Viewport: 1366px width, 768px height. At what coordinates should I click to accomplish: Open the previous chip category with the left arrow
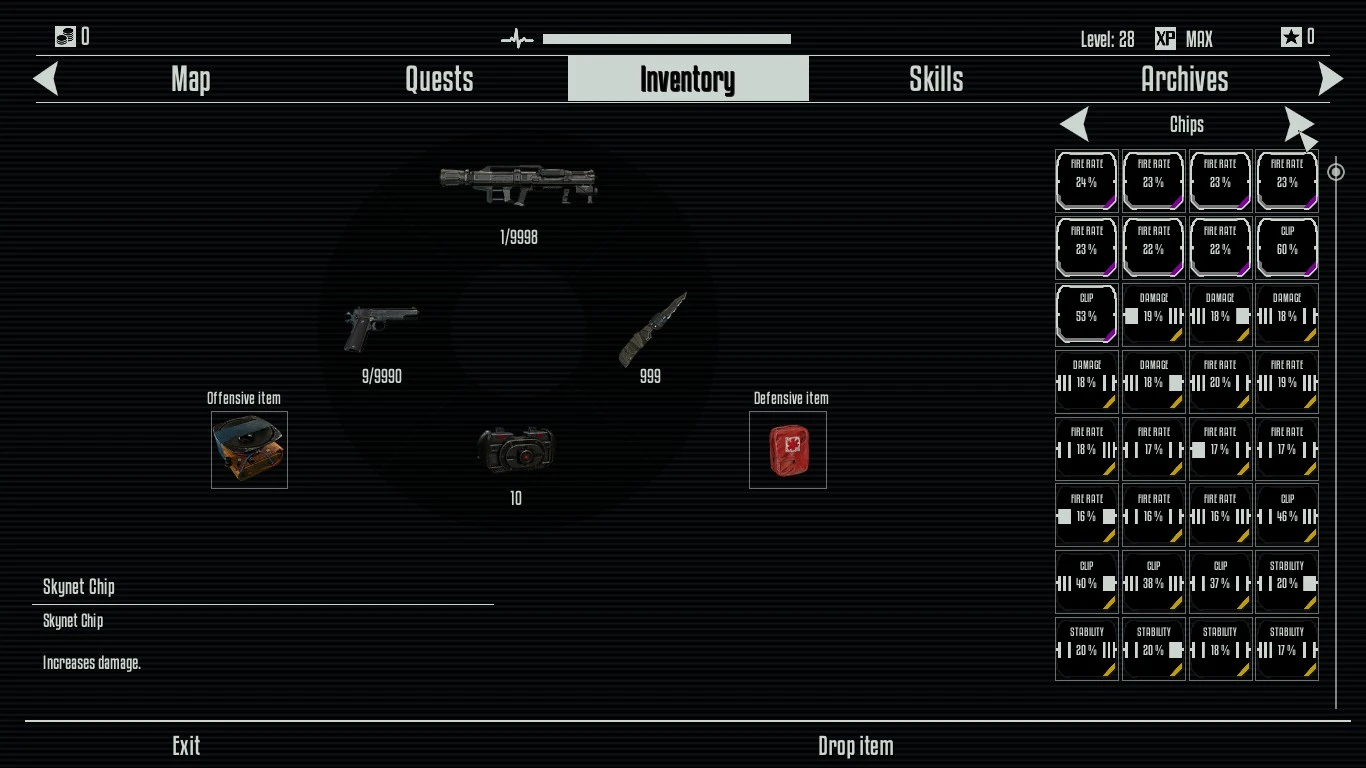coord(1074,124)
